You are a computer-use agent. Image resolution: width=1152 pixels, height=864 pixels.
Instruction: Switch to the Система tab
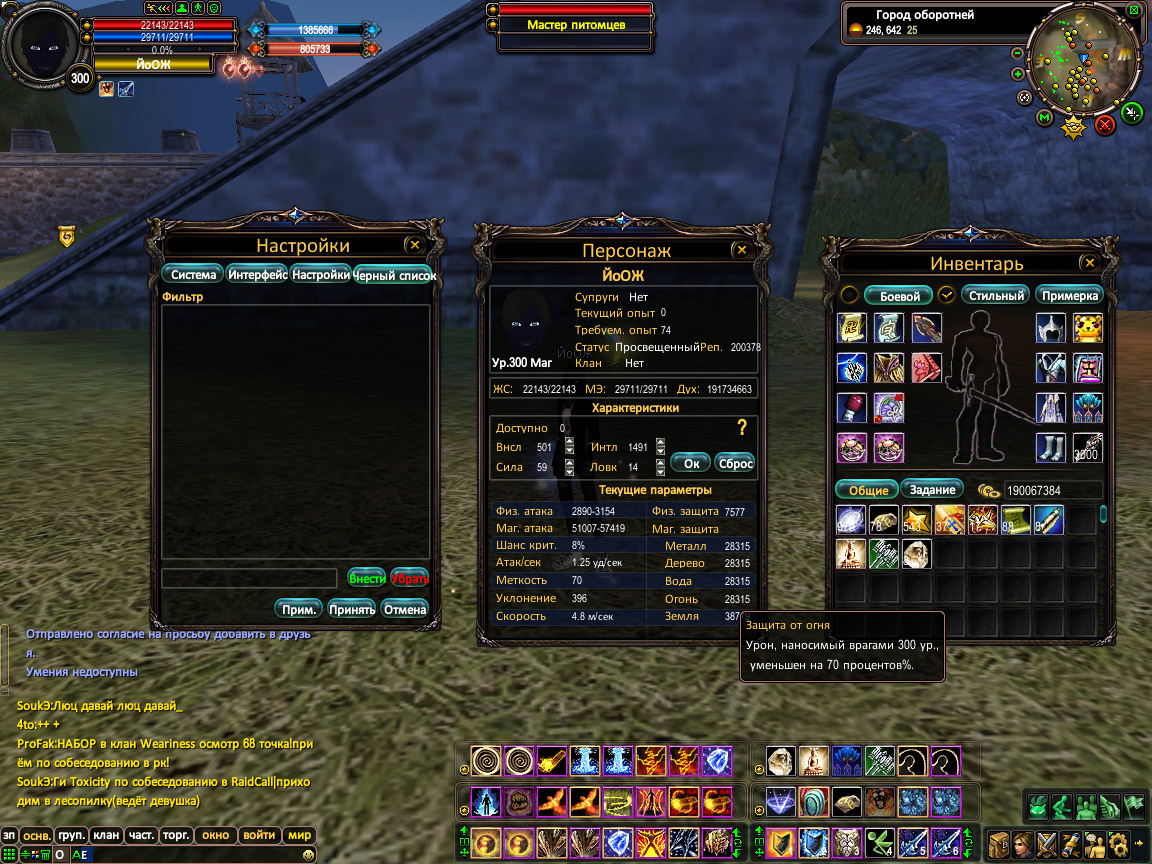(x=193, y=274)
